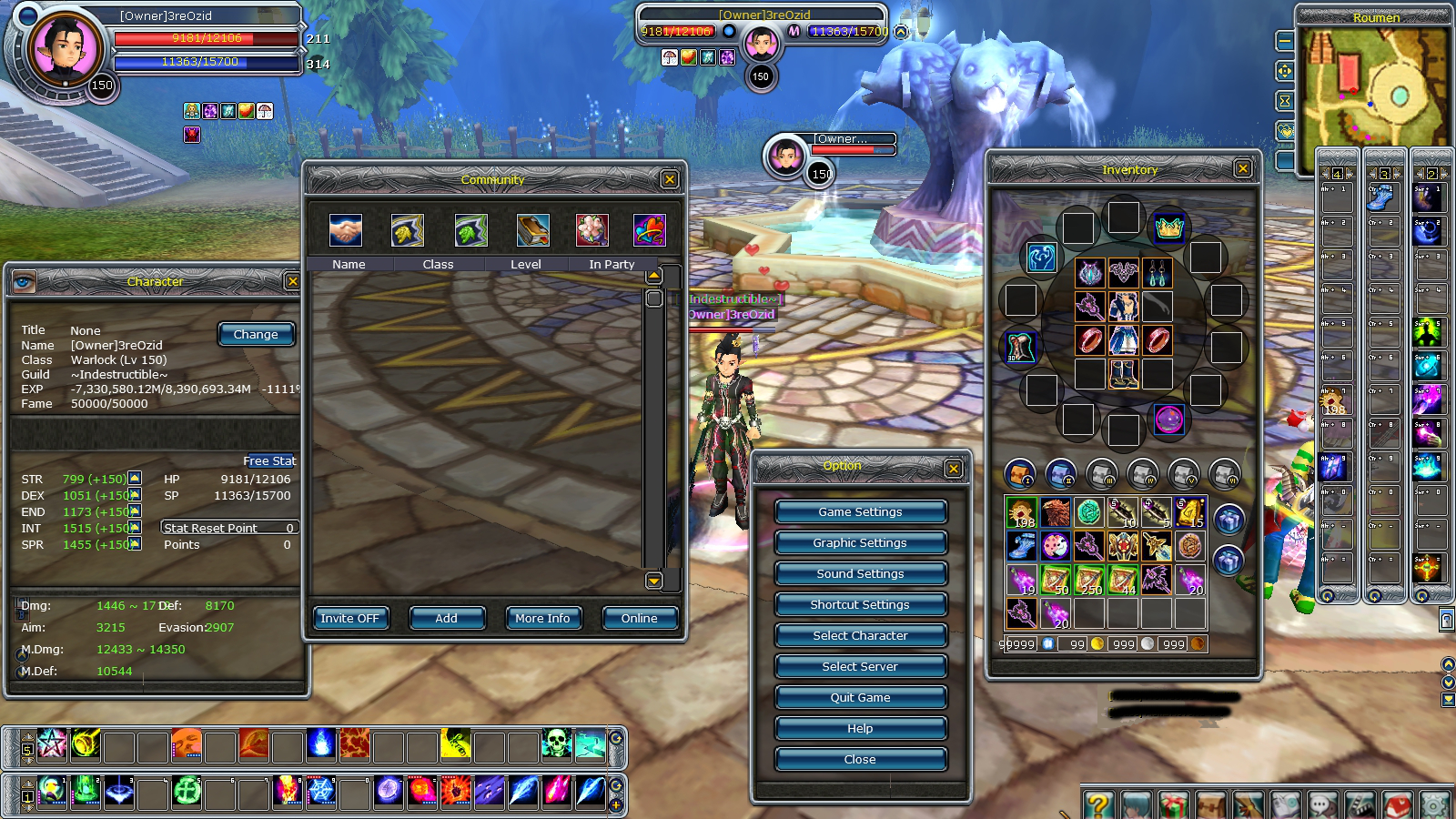Close the Character window
The width and height of the screenshot is (1456, 819).
(x=292, y=281)
